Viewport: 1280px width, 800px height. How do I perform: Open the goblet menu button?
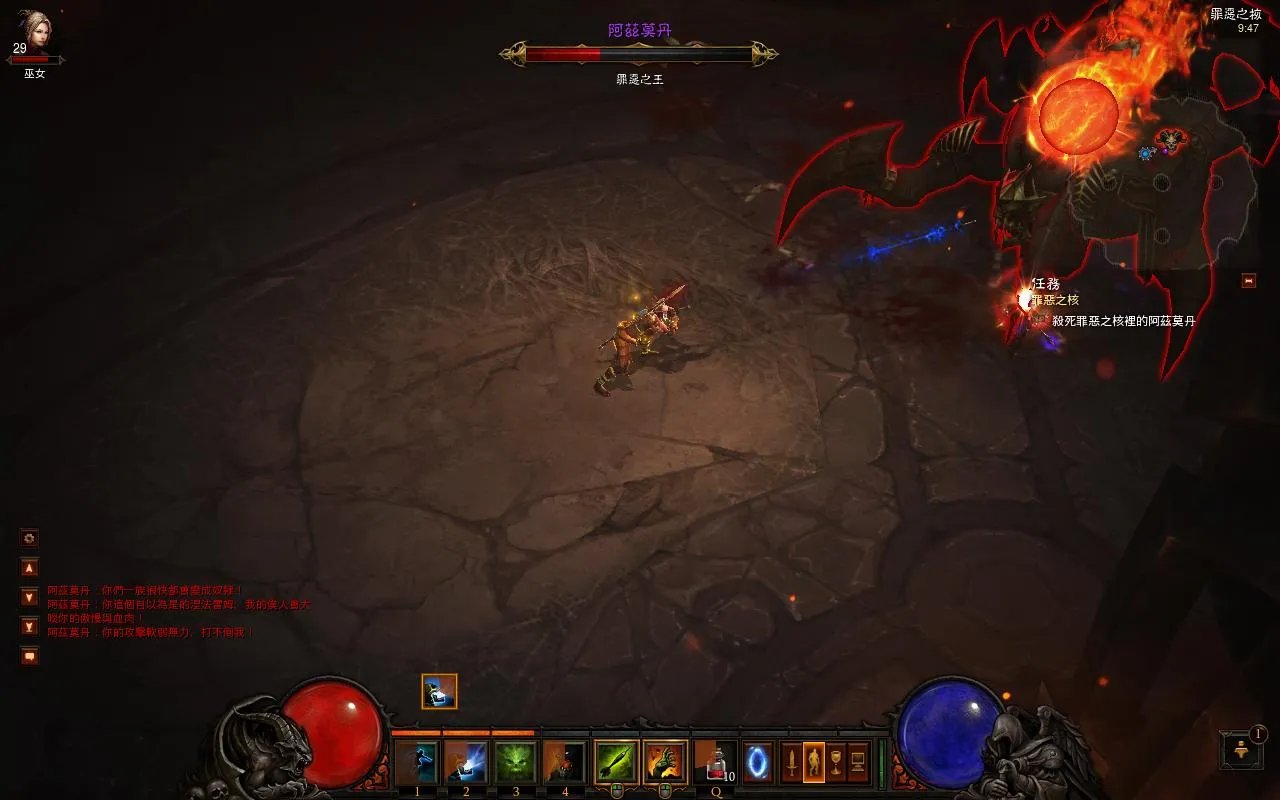click(x=836, y=763)
